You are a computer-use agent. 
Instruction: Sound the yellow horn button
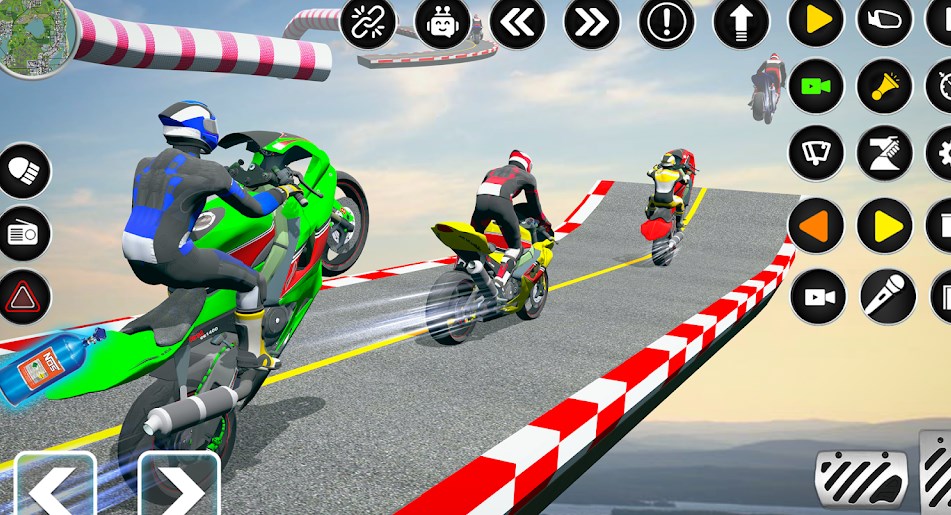[885, 86]
